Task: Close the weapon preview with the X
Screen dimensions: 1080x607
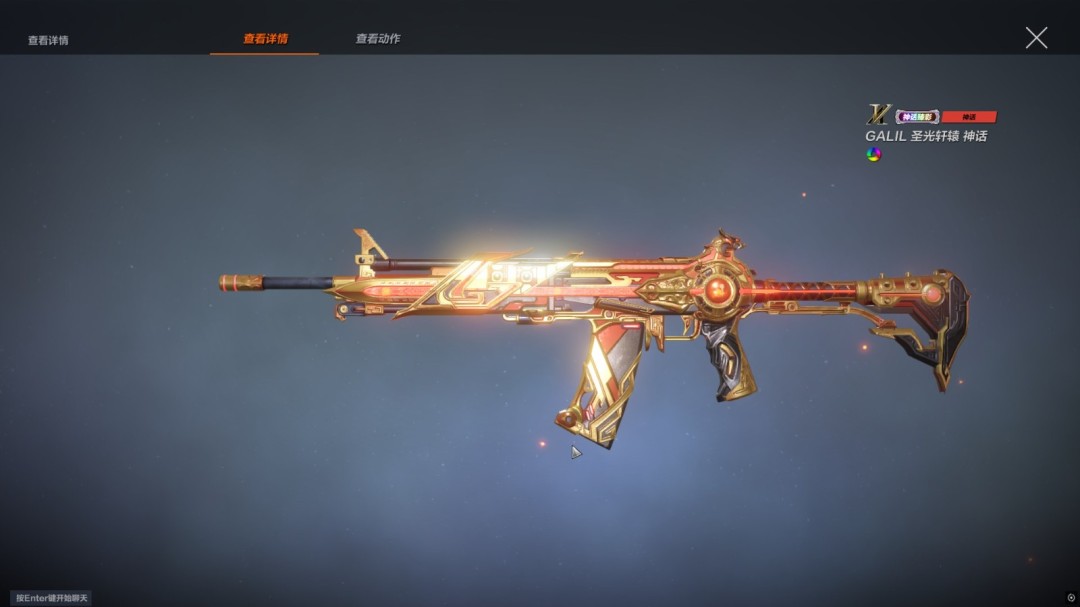Action: tap(1036, 38)
